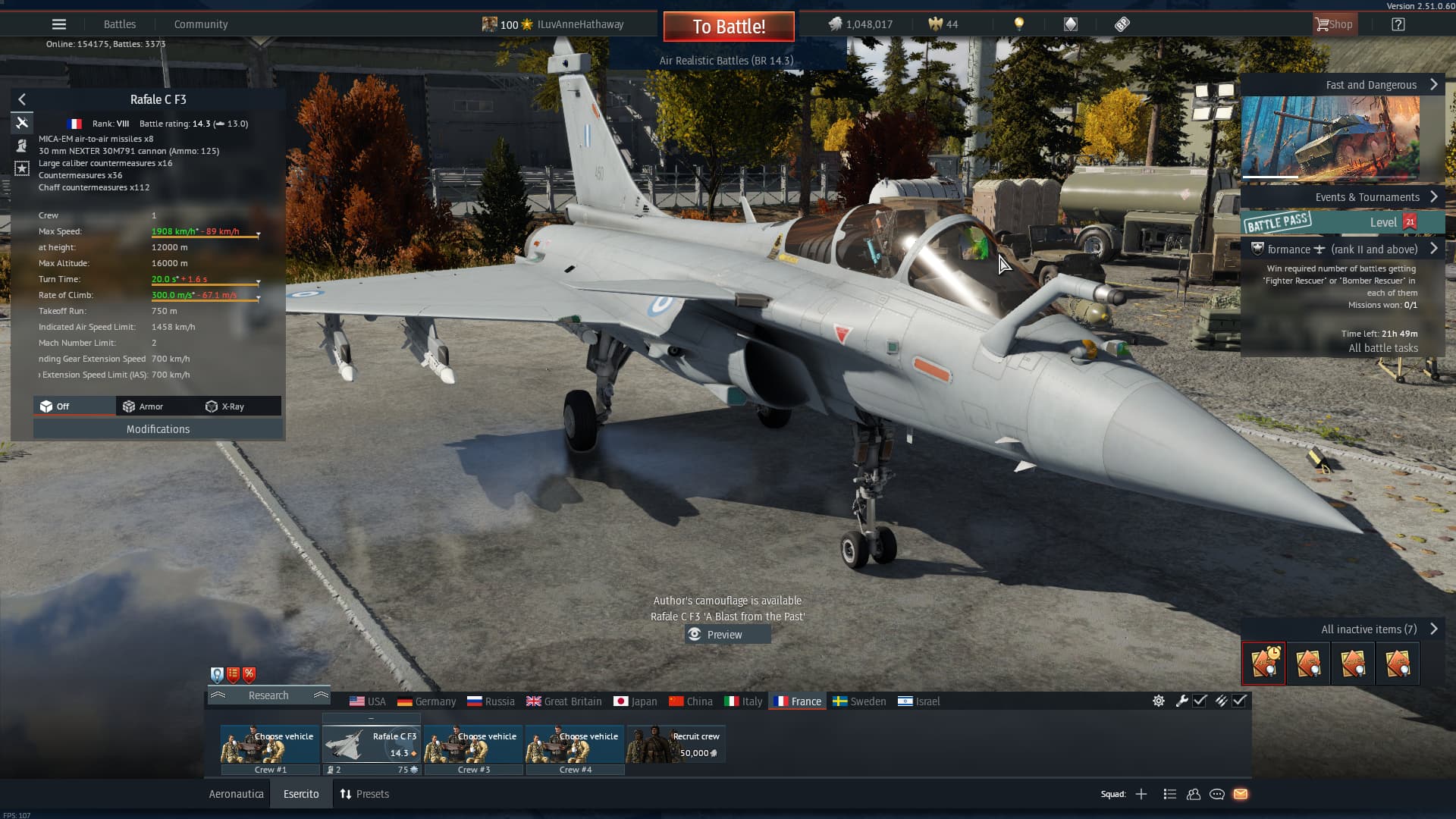Switch to Germany nation tab
Screen dimensions: 1456x819
pos(427,701)
